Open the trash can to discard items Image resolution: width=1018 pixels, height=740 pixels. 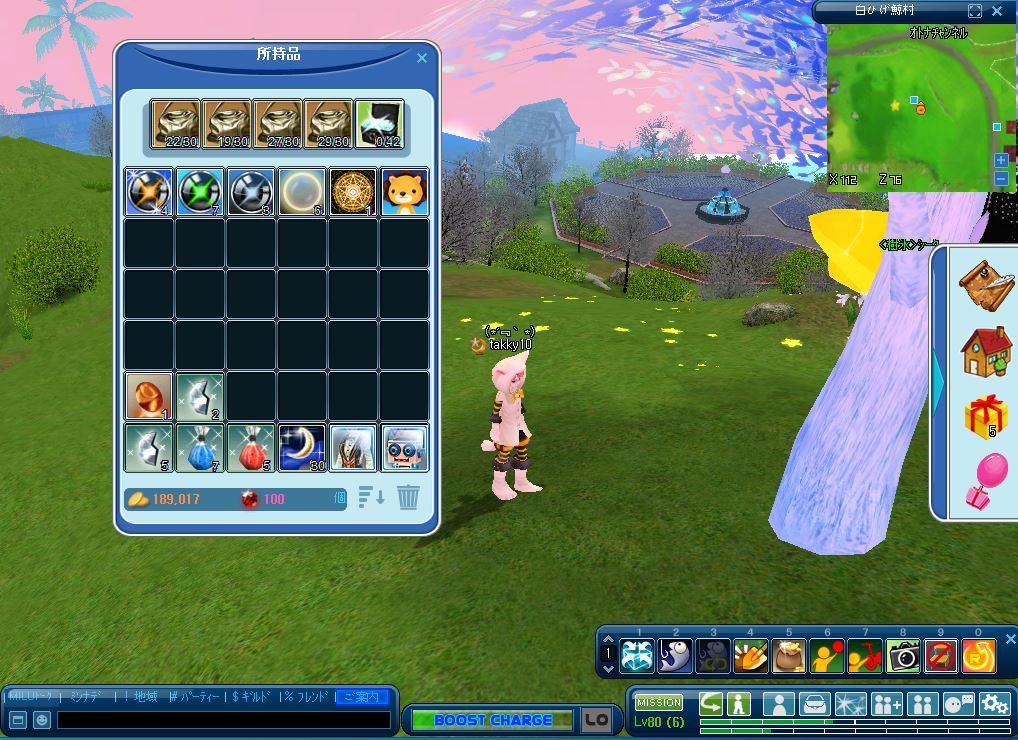coord(408,497)
